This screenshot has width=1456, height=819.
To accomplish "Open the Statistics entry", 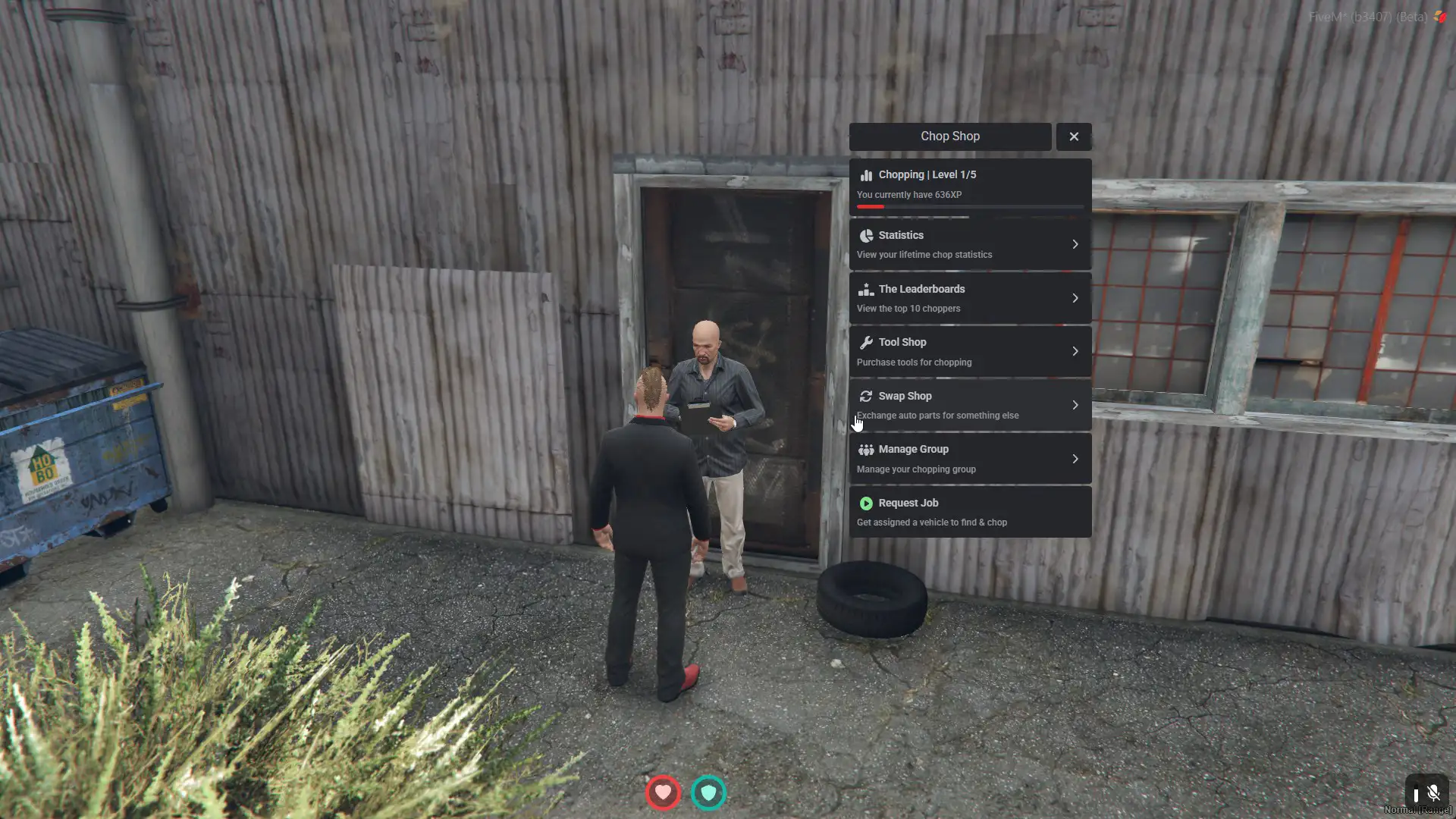I will [x=969, y=244].
